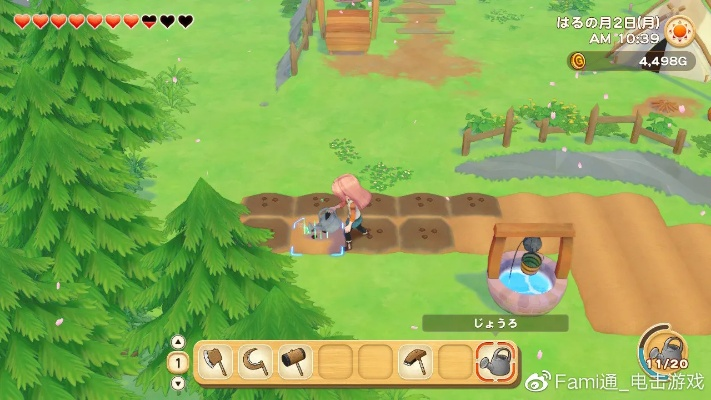This screenshot has height=400, width=711.
Task: Select the axe in the hotbar
Action: click(216, 361)
